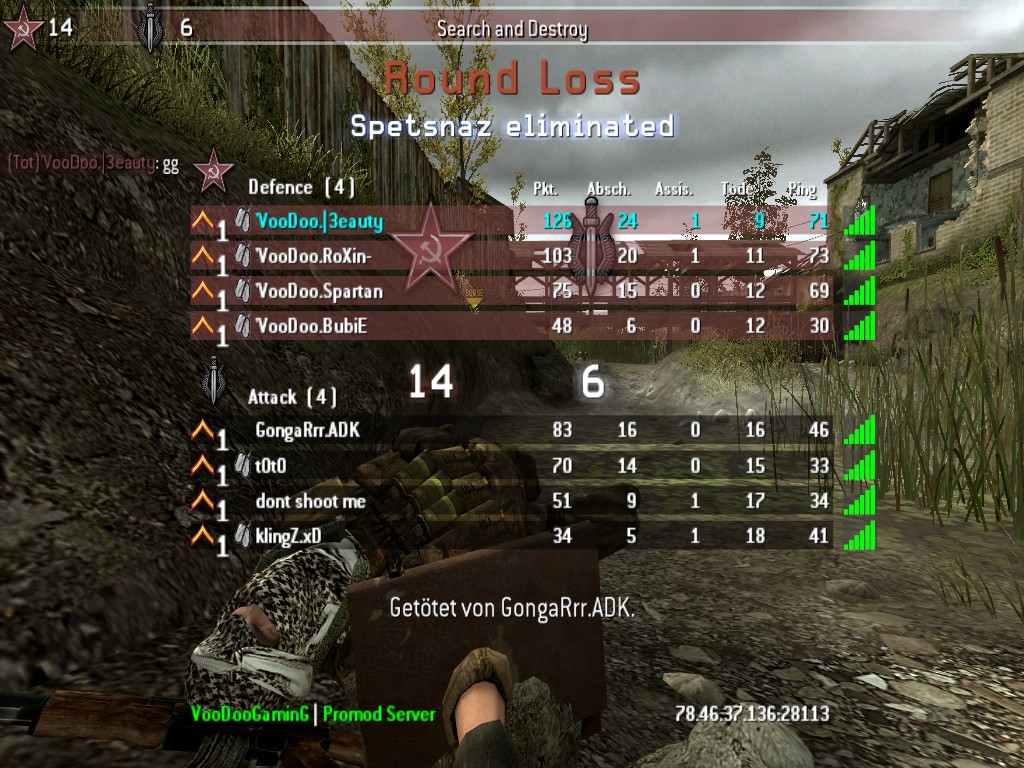Choose the 'dont shoot me' player row
1024x768 pixels.
(x=310, y=501)
